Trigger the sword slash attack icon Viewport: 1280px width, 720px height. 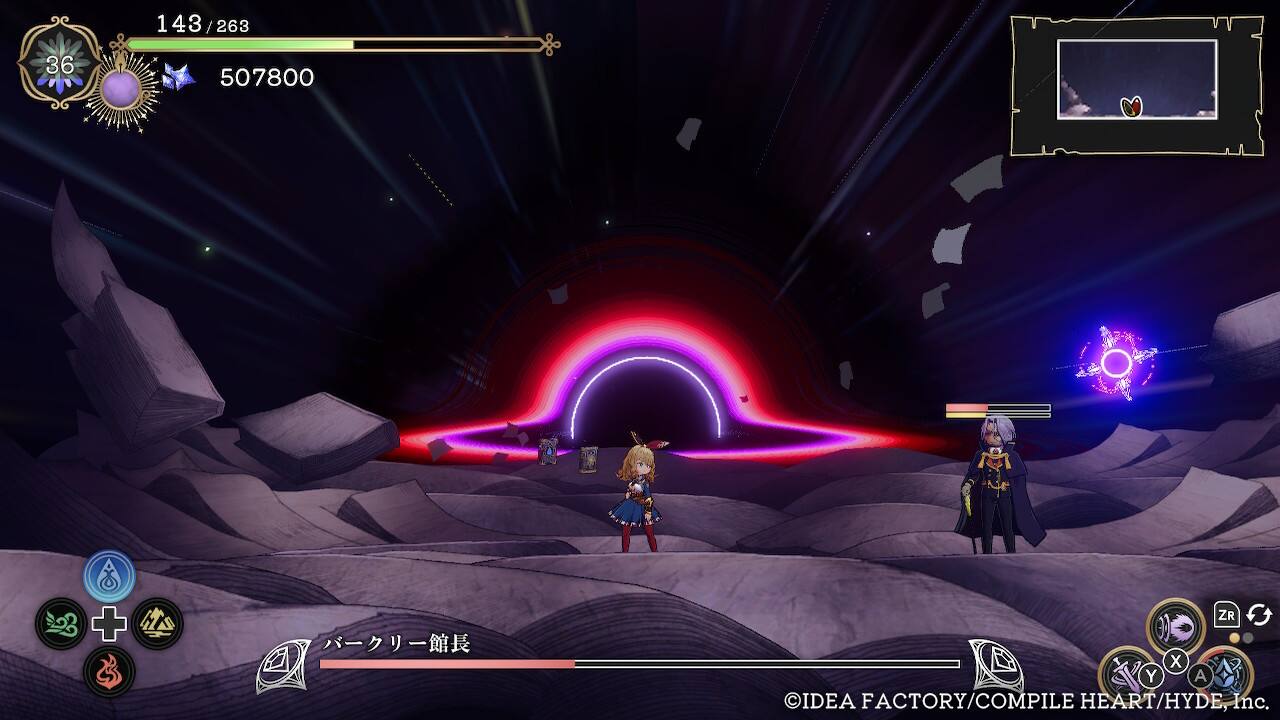click(1127, 673)
